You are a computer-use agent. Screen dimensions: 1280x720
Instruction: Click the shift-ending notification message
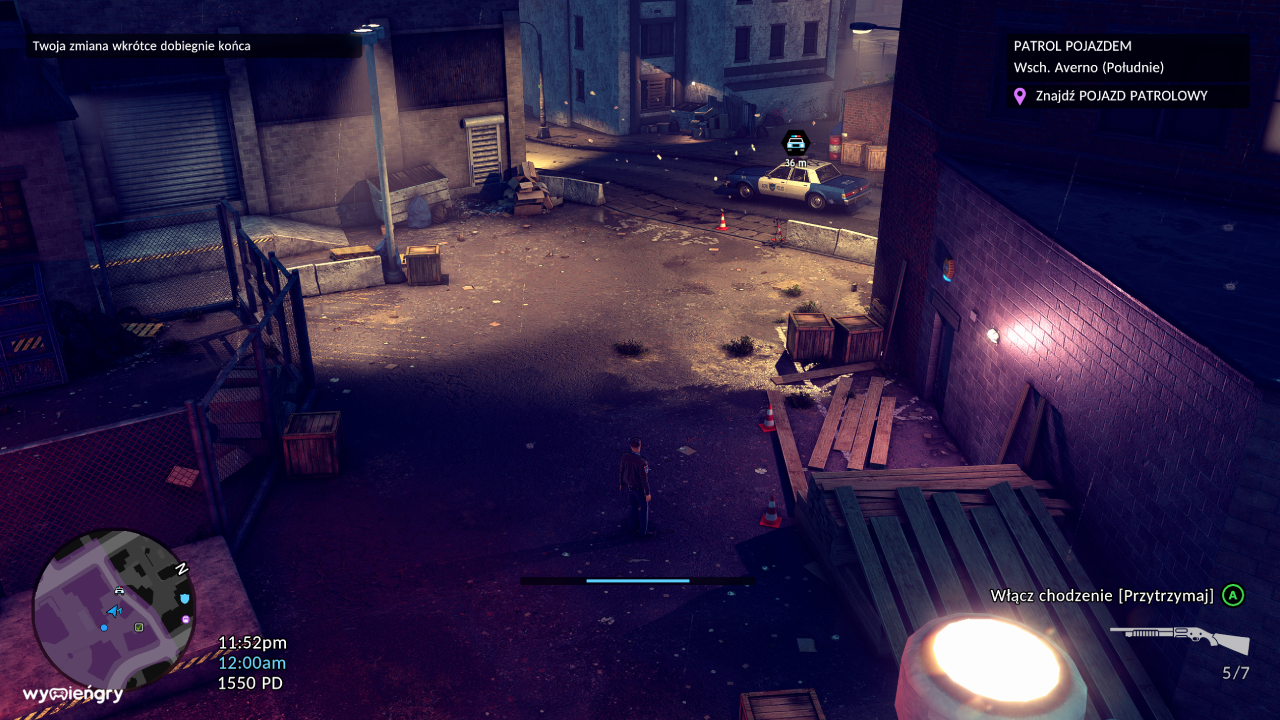[x=141, y=46]
